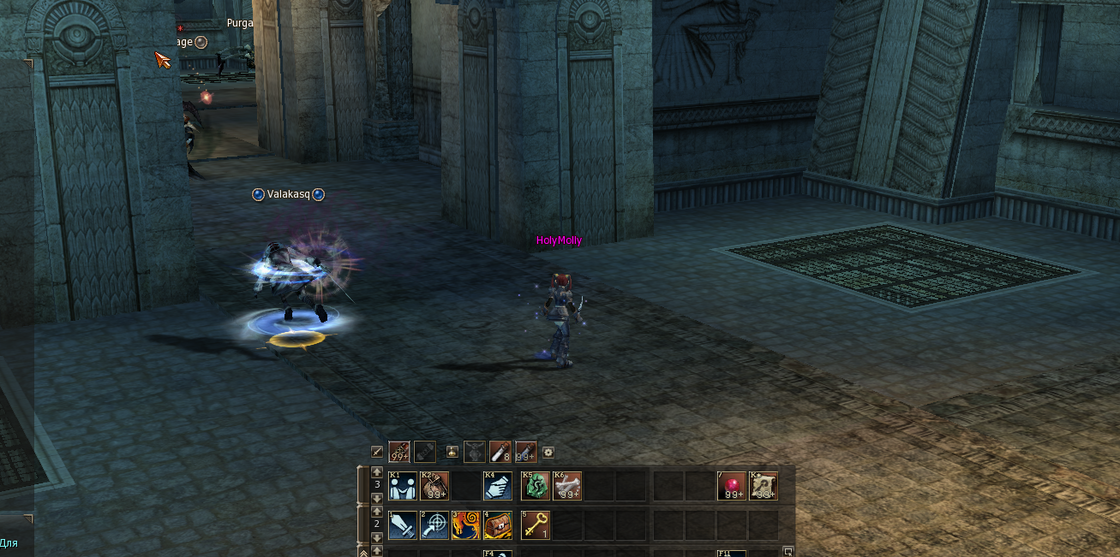Expand the shortcut bar with double-chevron button
Viewport: 1120px width, 557px height.
click(x=363, y=552)
